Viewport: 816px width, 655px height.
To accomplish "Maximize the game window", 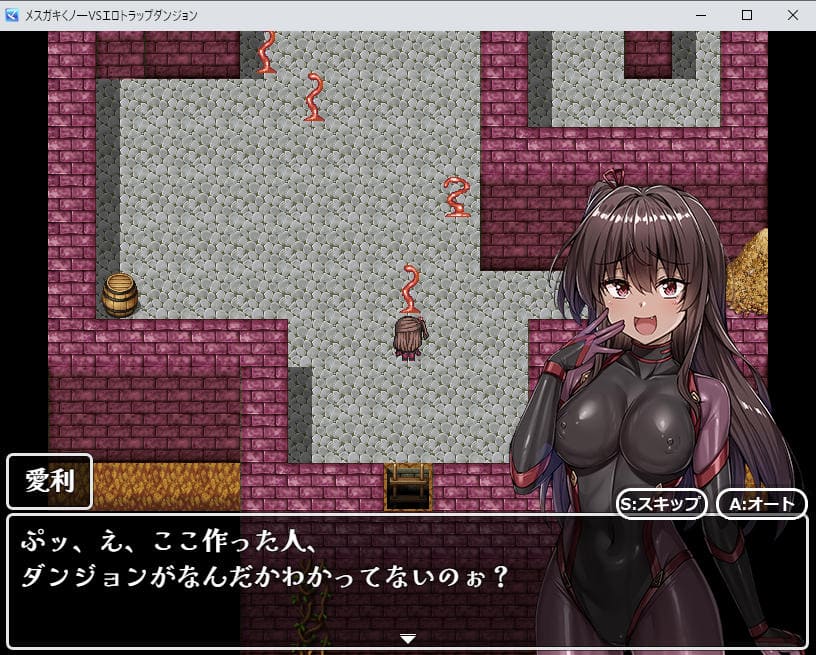I will (746, 15).
